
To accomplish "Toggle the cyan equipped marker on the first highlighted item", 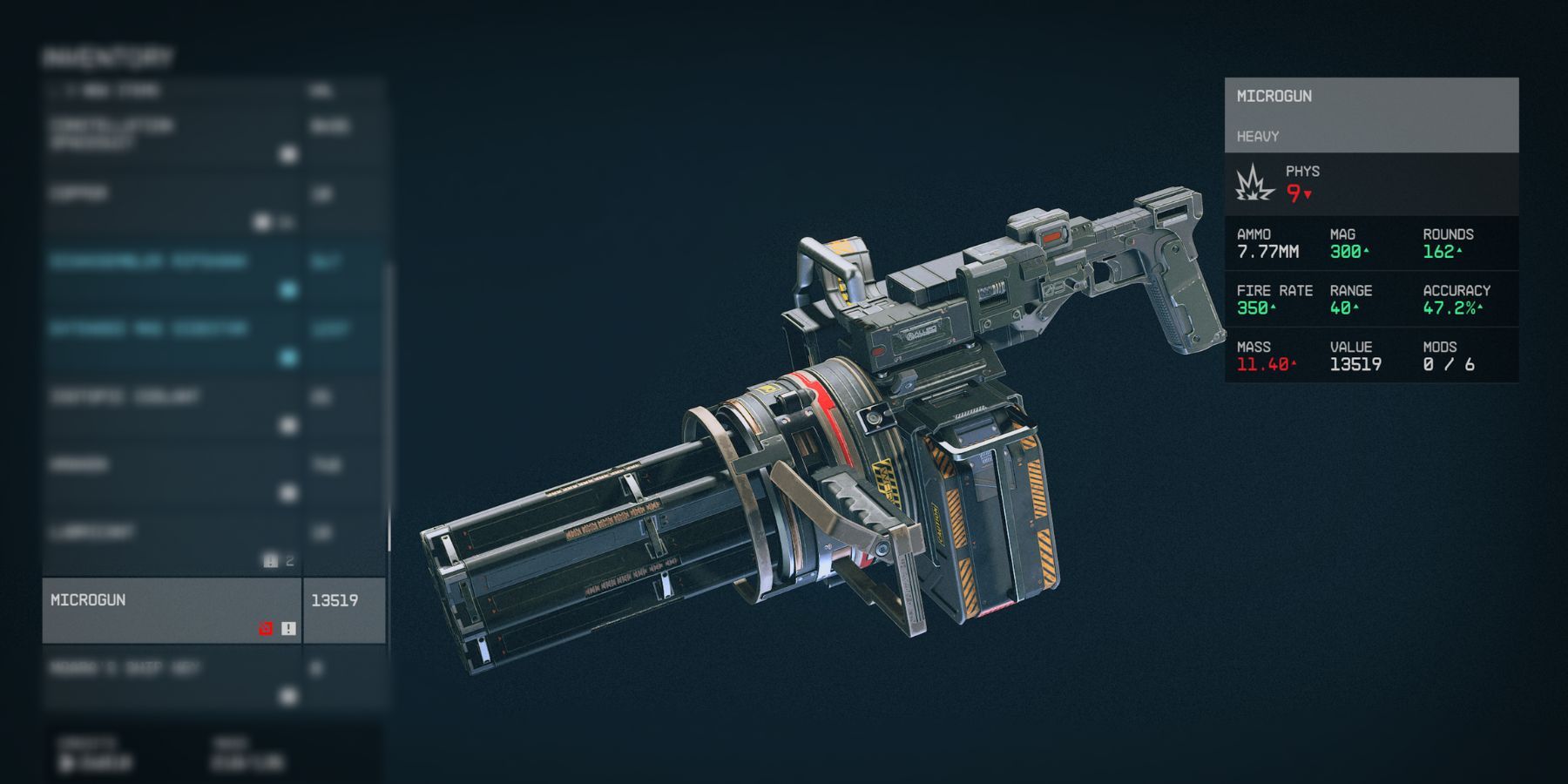I will (287, 288).
